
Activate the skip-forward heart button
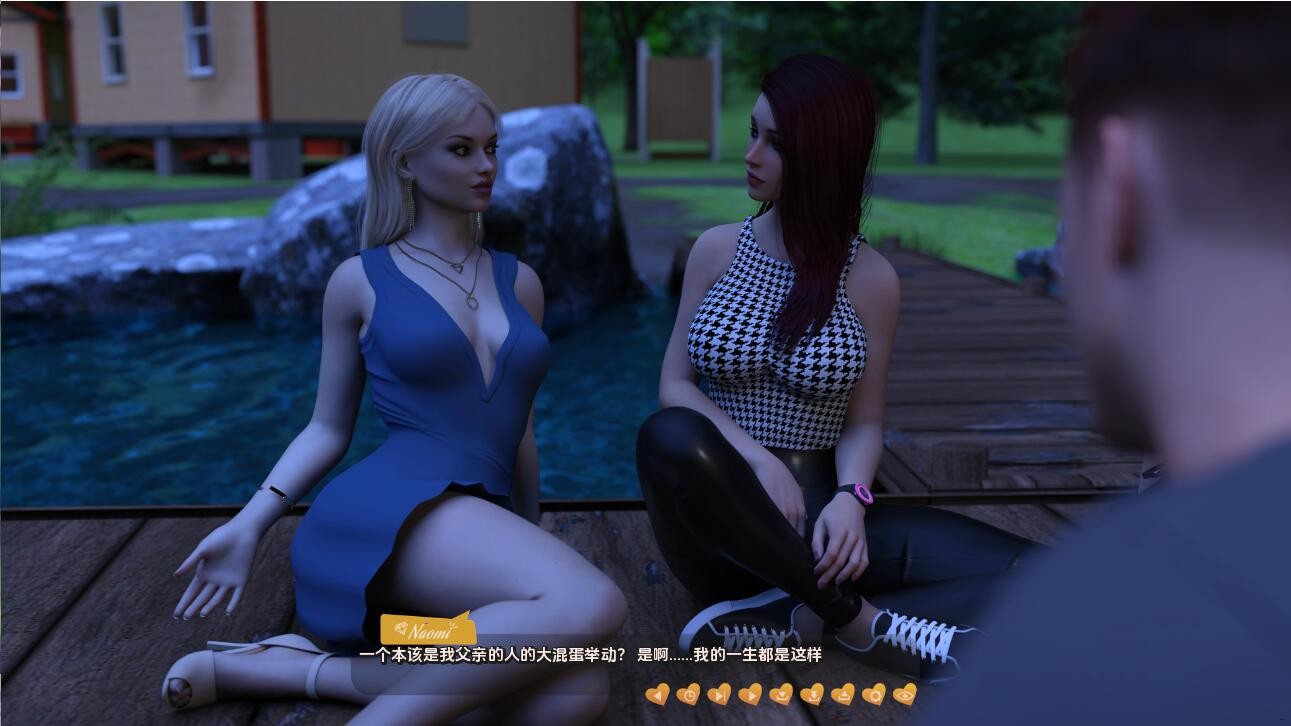(x=719, y=694)
